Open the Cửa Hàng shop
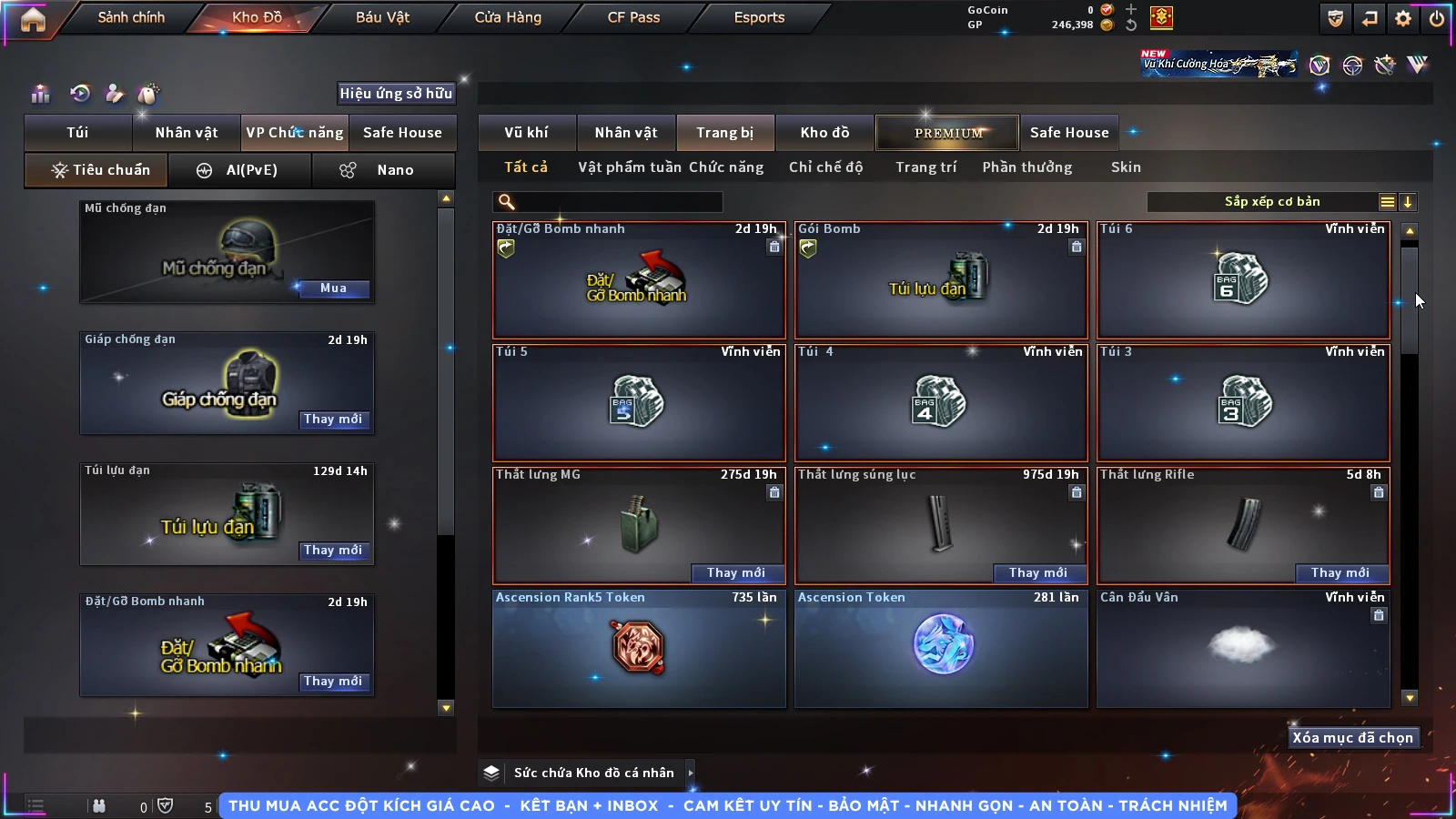Image resolution: width=1456 pixels, height=819 pixels. tap(508, 17)
